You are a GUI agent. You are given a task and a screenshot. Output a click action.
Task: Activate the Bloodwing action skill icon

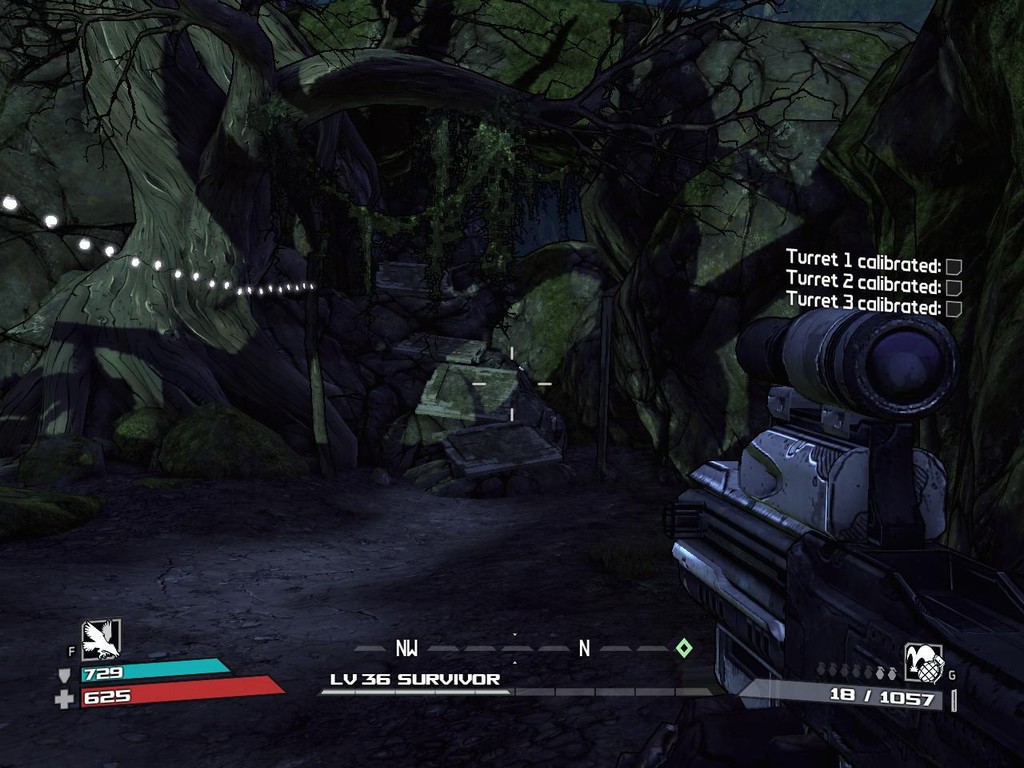tap(100, 639)
